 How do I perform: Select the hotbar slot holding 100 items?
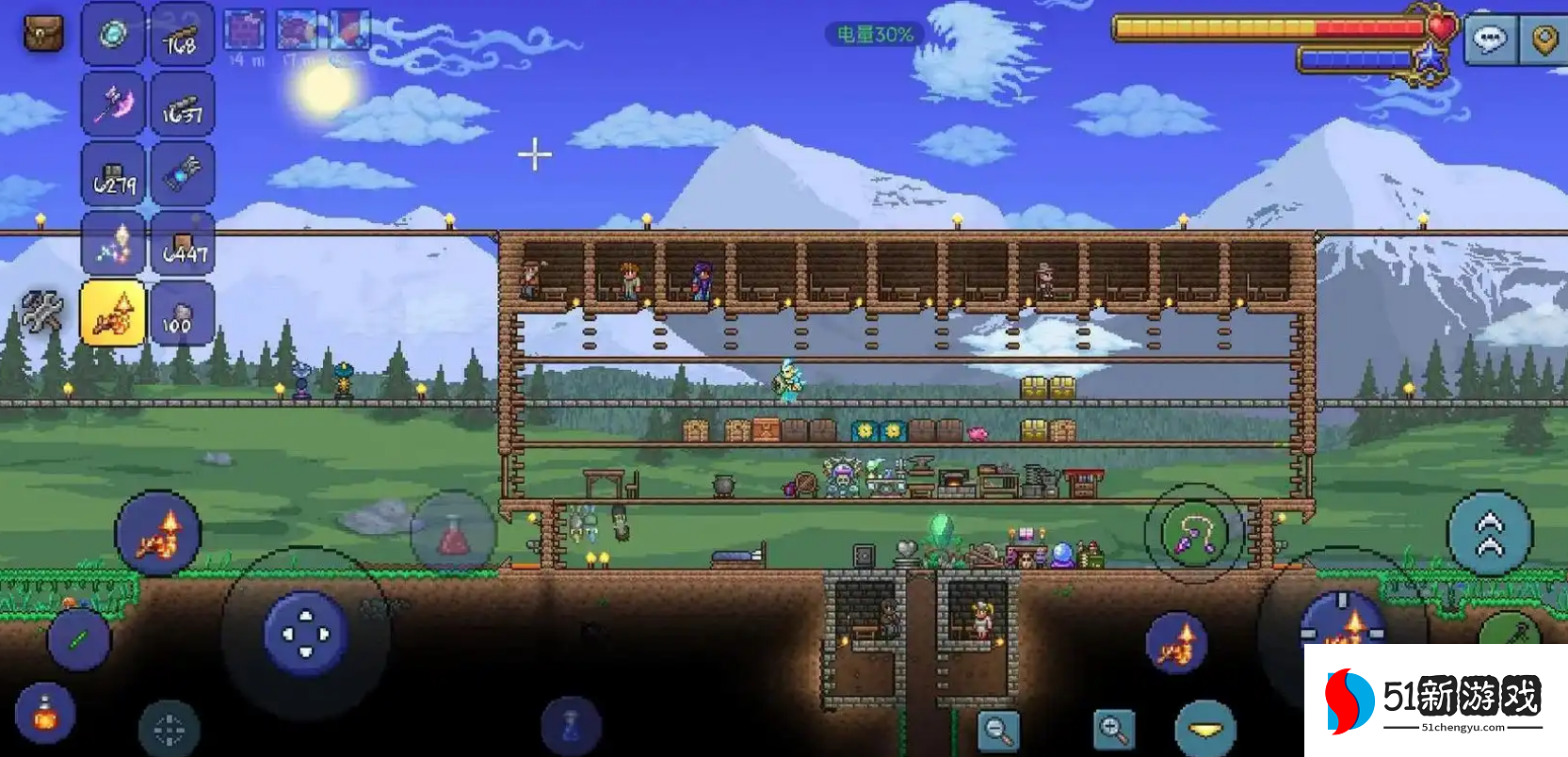(x=183, y=314)
